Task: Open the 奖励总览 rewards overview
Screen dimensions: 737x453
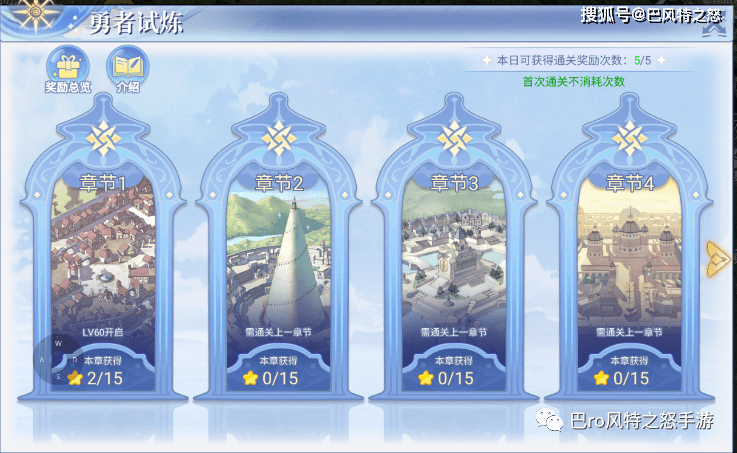Action: (68, 69)
